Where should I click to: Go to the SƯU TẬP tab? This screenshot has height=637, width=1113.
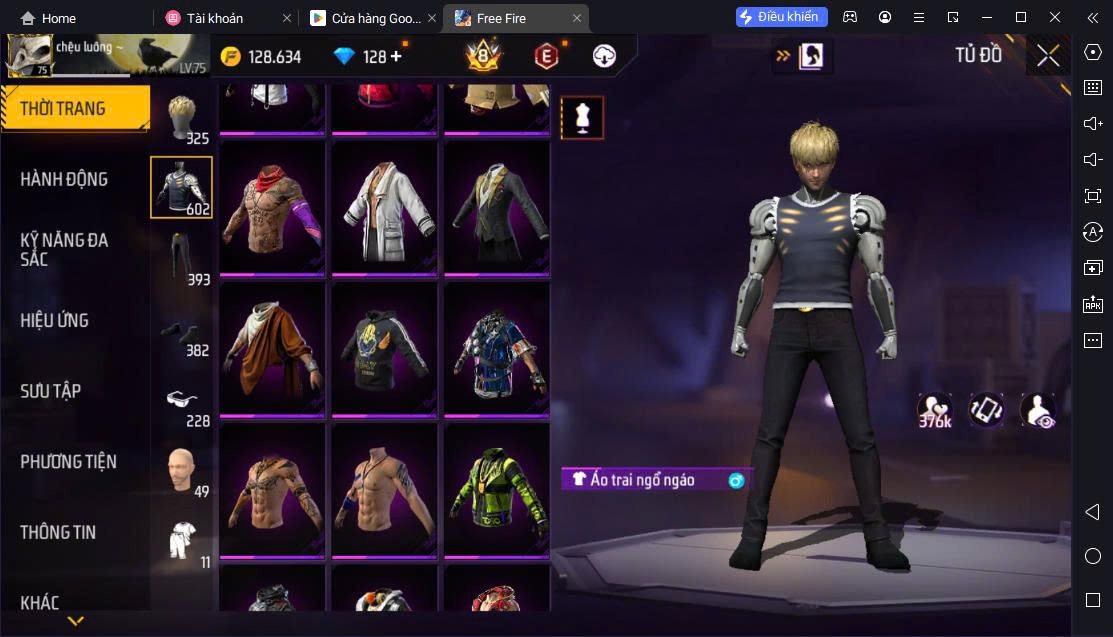tap(50, 391)
